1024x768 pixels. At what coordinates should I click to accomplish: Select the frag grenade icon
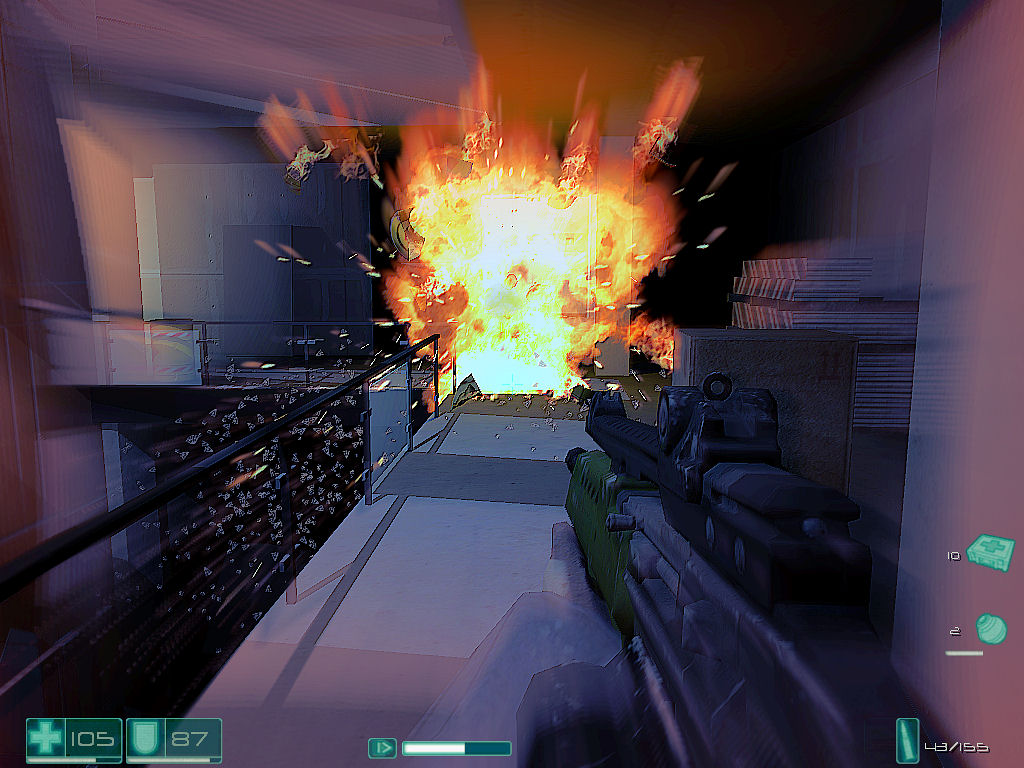click(991, 629)
